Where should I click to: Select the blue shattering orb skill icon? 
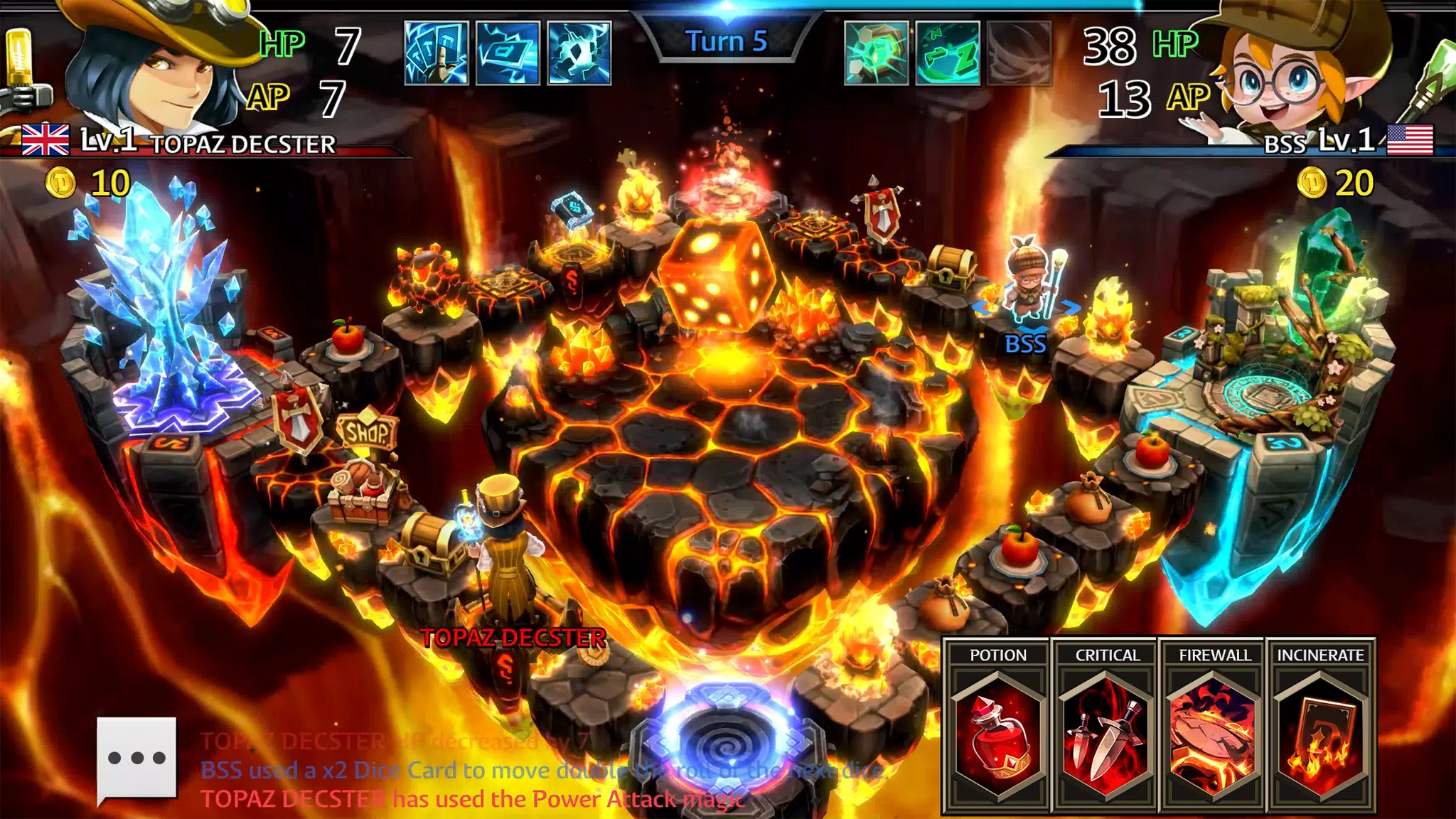click(579, 53)
